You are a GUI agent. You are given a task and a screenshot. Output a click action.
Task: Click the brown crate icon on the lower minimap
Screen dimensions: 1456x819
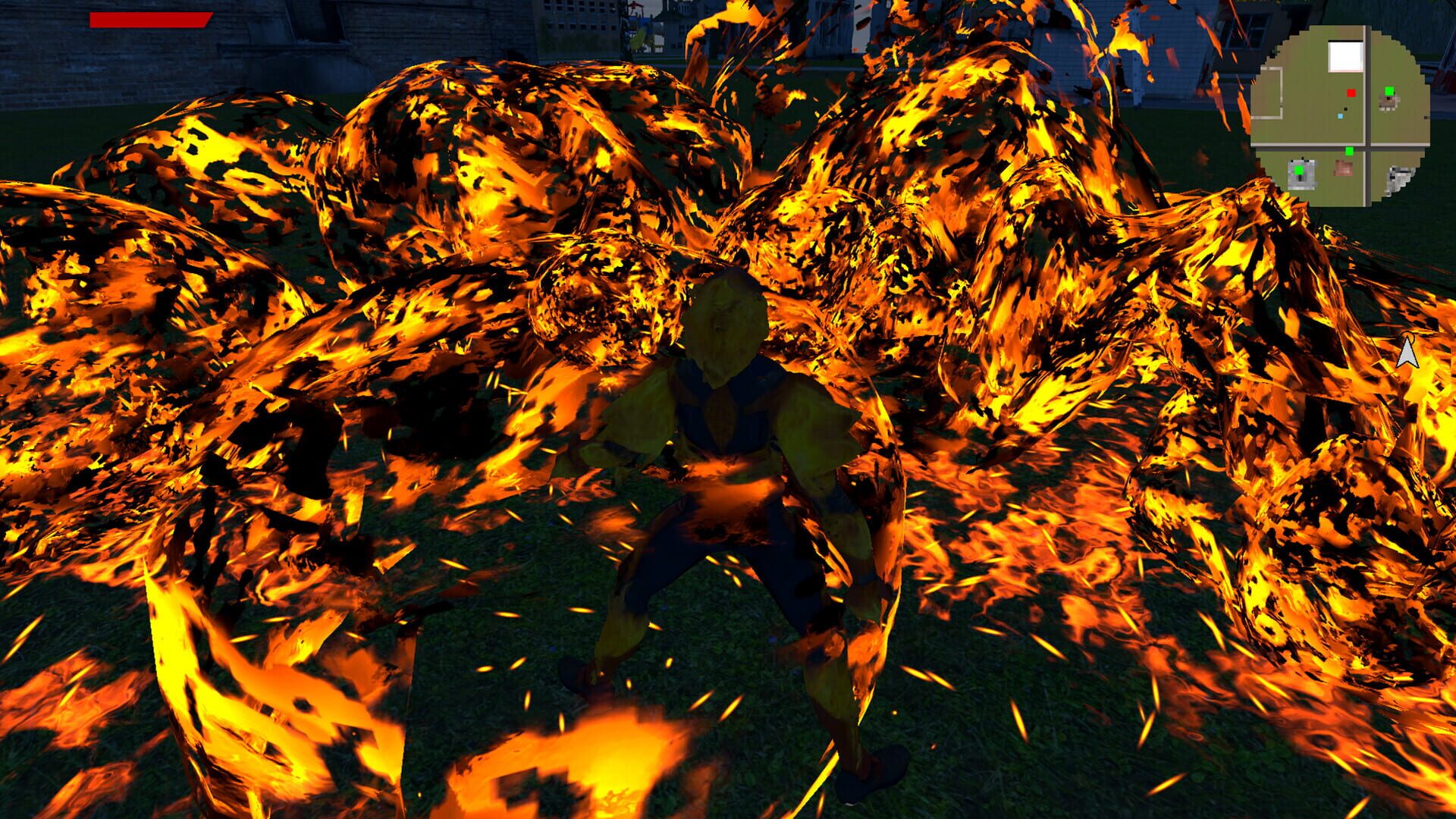[x=1343, y=168]
